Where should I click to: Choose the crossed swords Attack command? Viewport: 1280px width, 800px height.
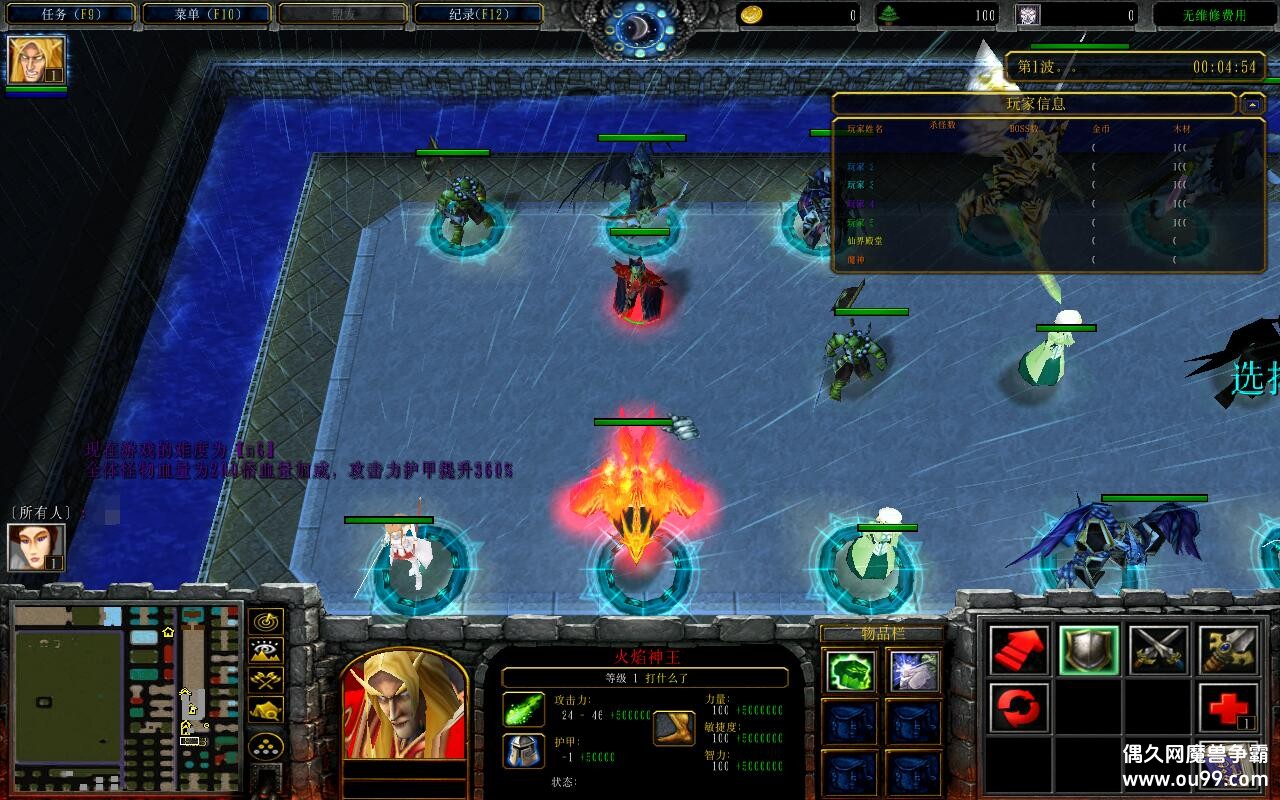click(1158, 650)
